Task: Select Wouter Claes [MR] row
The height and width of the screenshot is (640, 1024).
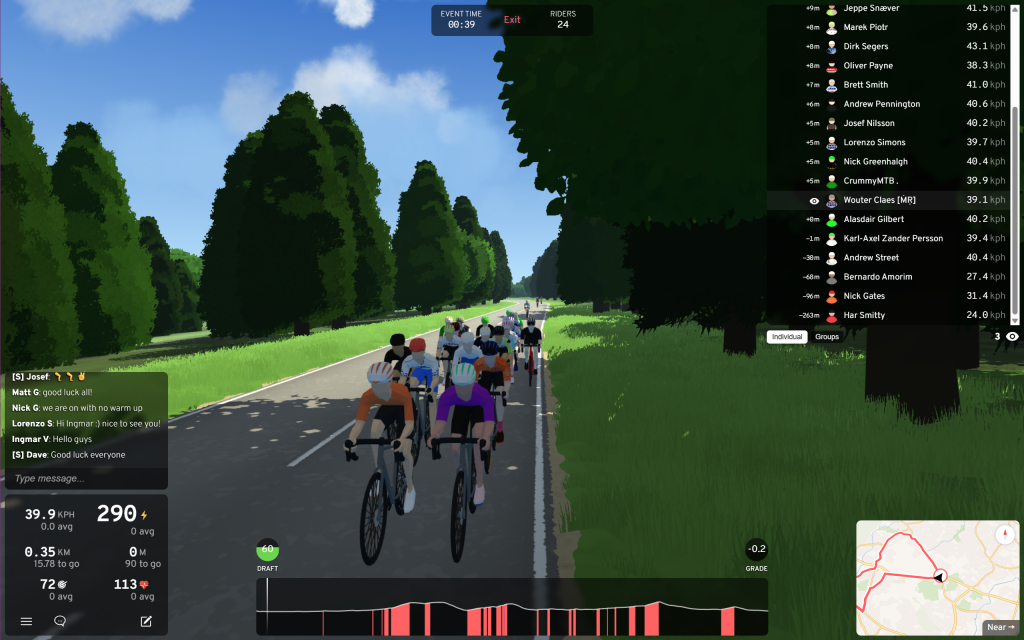Action: tap(879, 200)
